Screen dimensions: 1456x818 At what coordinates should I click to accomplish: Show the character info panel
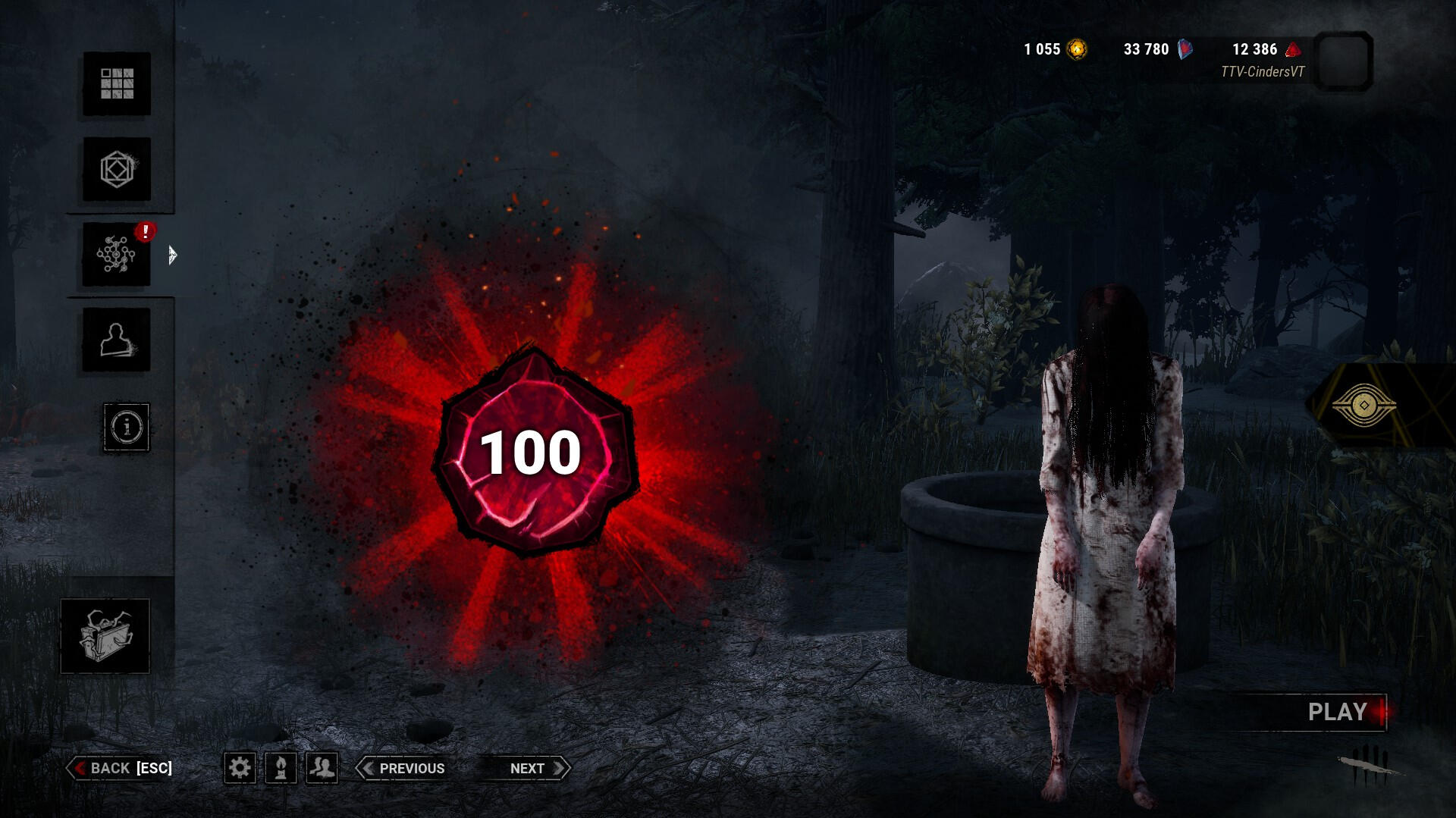pos(127,427)
